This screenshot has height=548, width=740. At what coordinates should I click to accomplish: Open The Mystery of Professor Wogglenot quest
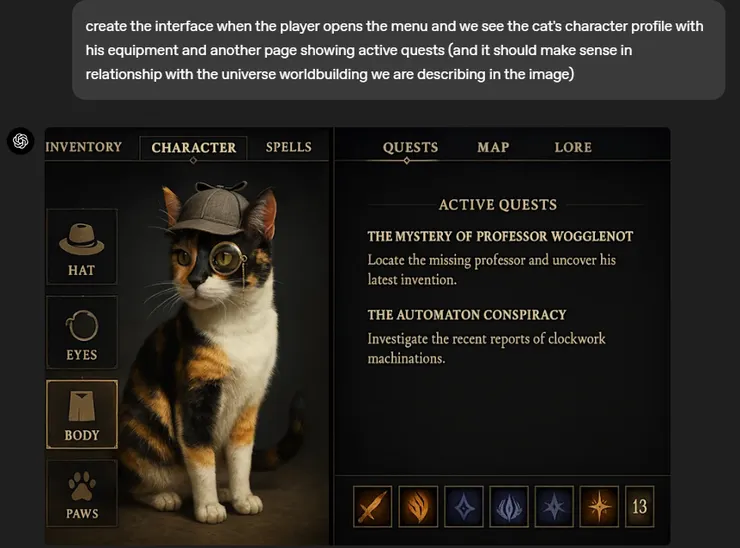500,237
